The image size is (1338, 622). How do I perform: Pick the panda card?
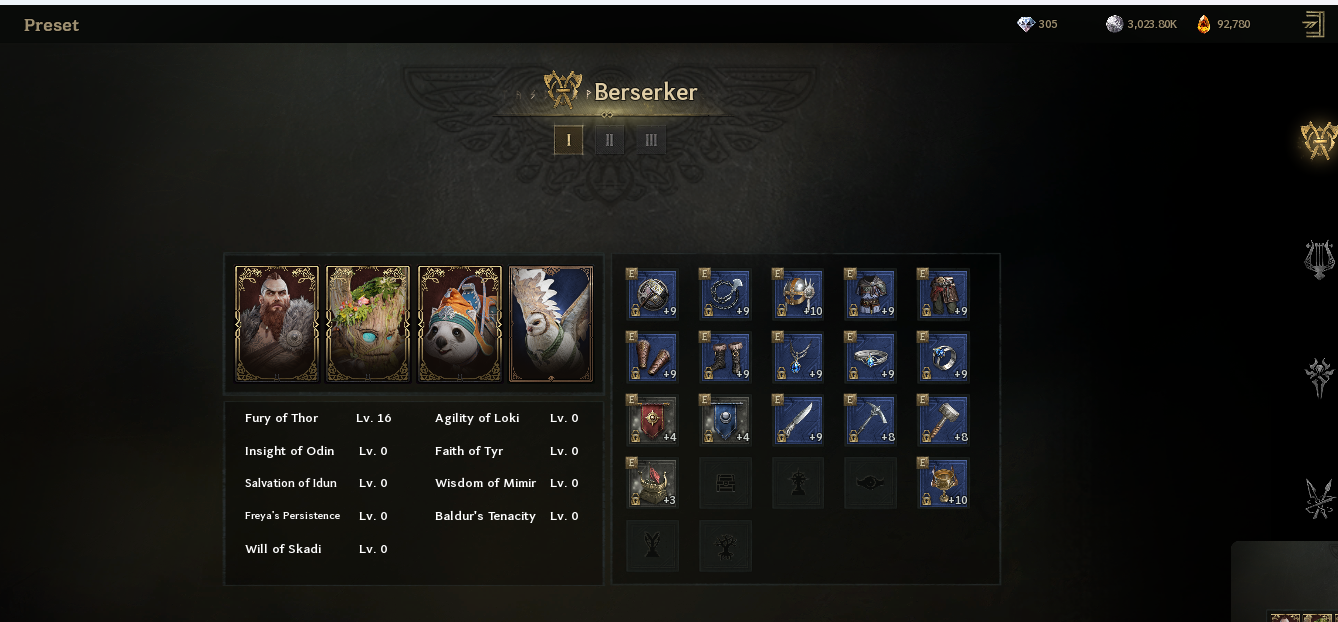460,324
